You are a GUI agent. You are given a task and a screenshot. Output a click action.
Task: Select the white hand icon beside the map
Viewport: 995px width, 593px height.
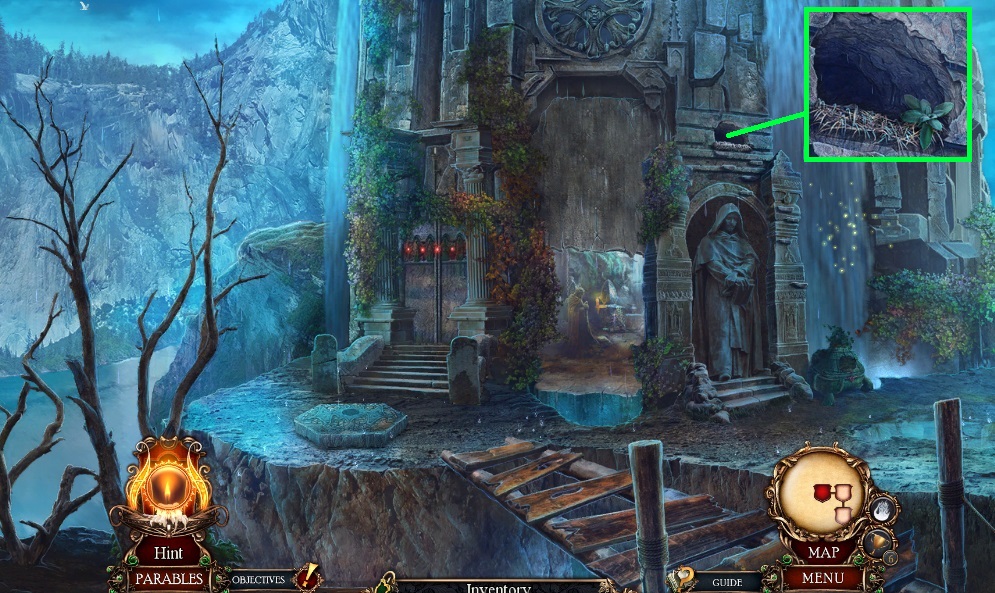[x=882, y=510]
